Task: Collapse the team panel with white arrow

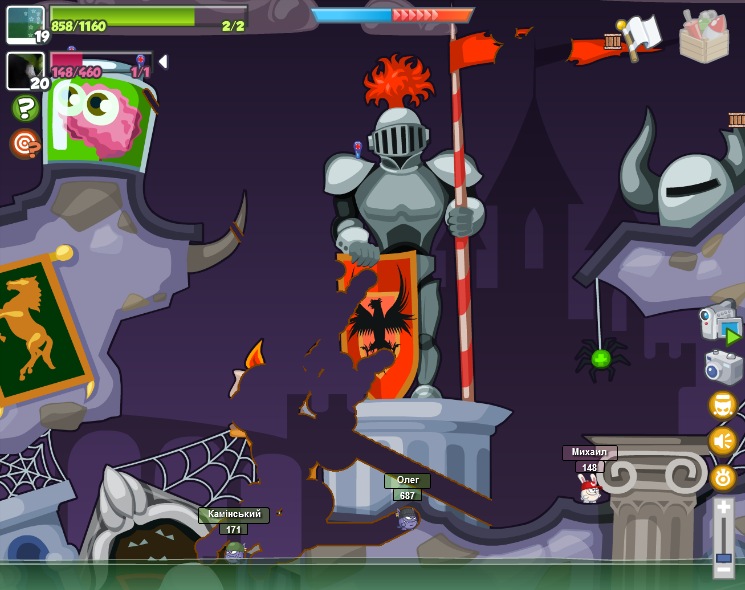Action: click(x=163, y=62)
